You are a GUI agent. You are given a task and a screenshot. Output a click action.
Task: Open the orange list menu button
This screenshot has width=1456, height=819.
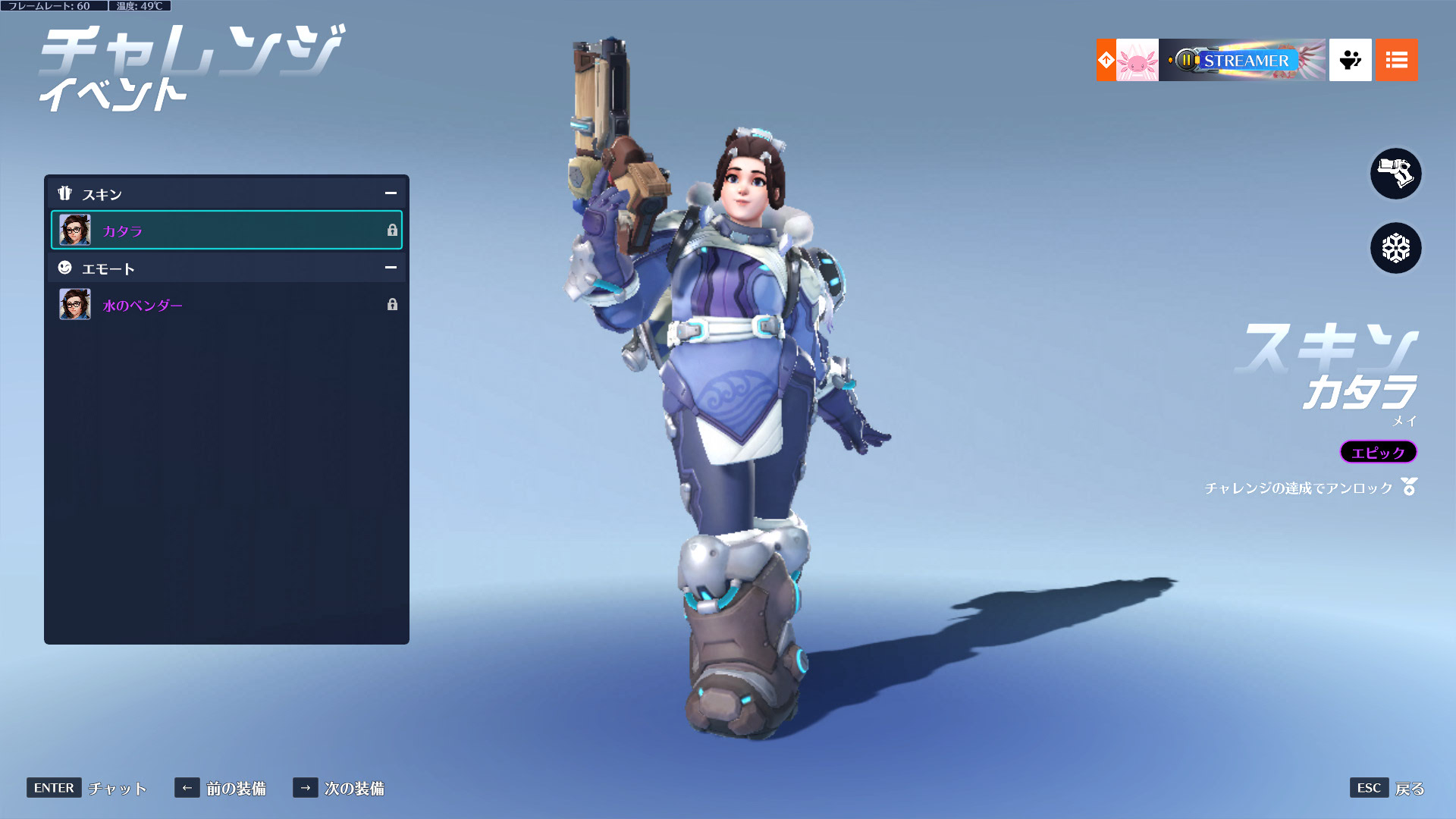pyautogui.click(x=1396, y=60)
